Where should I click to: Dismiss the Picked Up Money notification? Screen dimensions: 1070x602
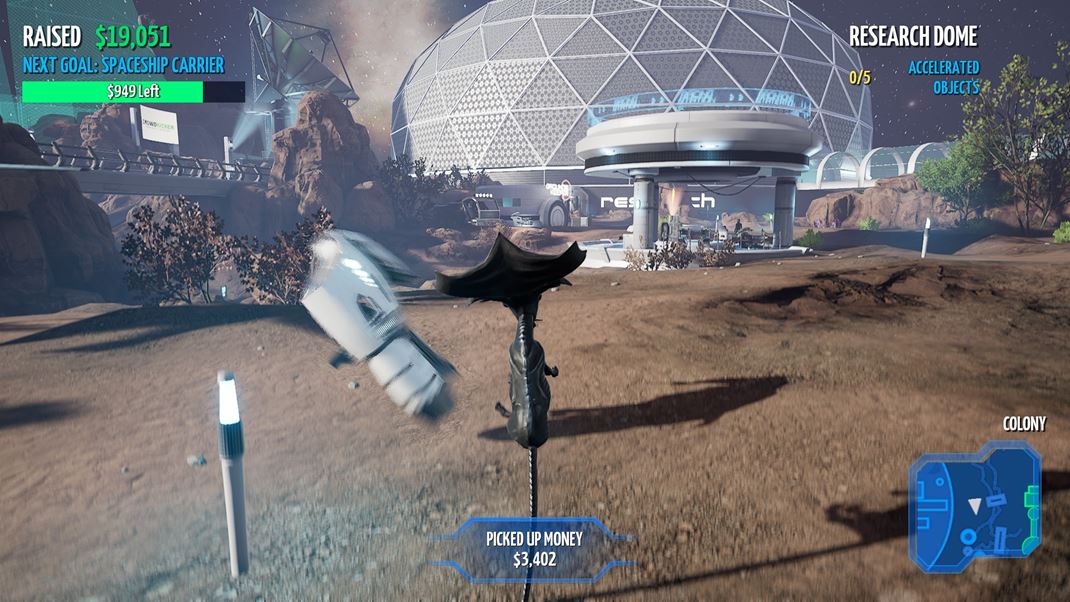(534, 549)
